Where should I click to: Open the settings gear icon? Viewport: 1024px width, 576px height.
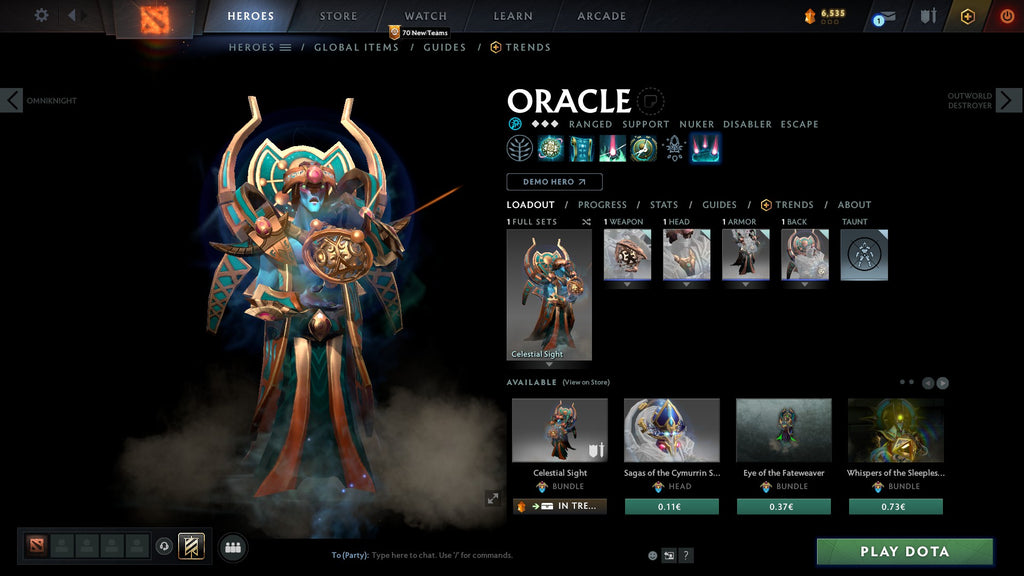[41, 15]
